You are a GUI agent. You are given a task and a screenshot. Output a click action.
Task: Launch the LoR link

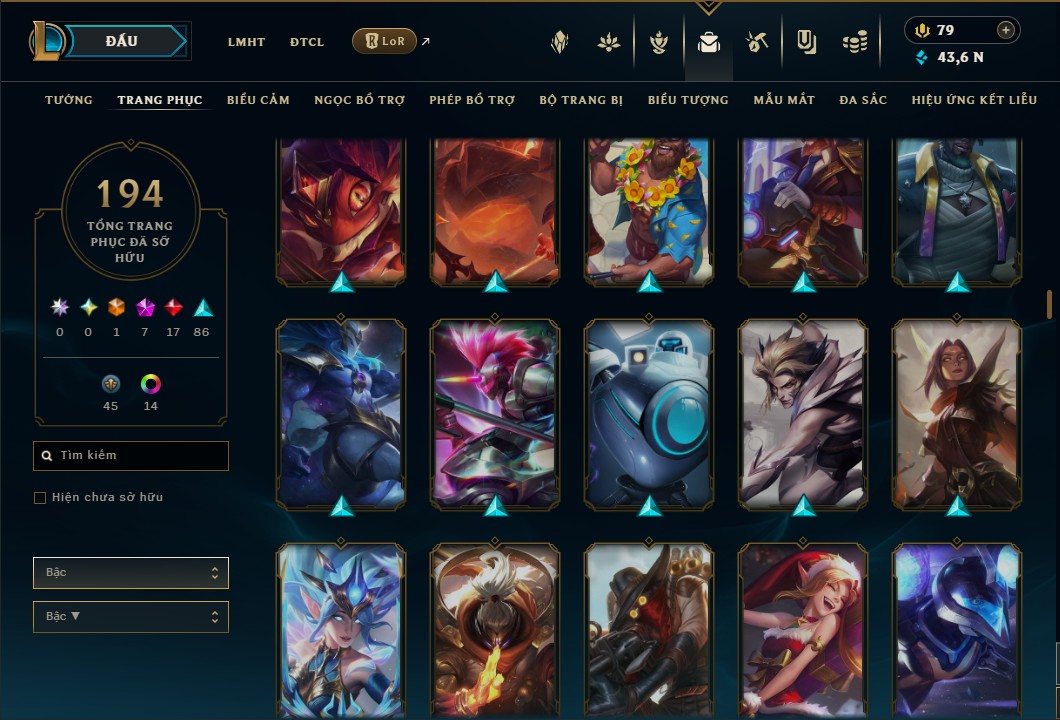(x=385, y=41)
